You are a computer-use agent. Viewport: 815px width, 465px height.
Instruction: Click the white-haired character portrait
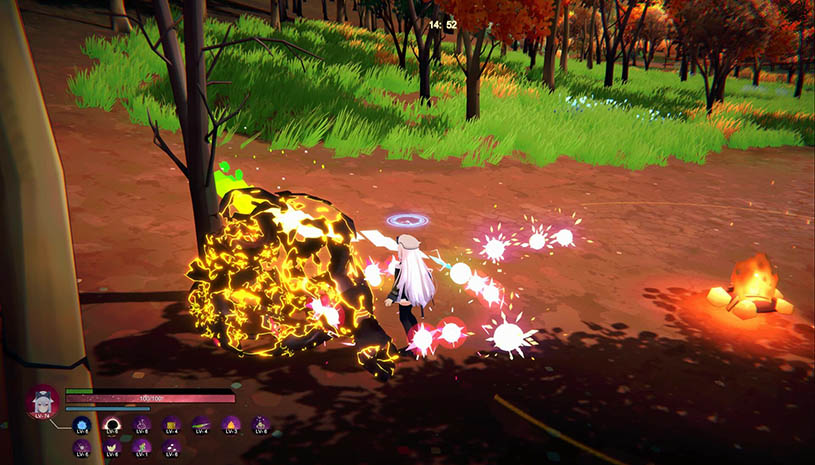click(43, 402)
